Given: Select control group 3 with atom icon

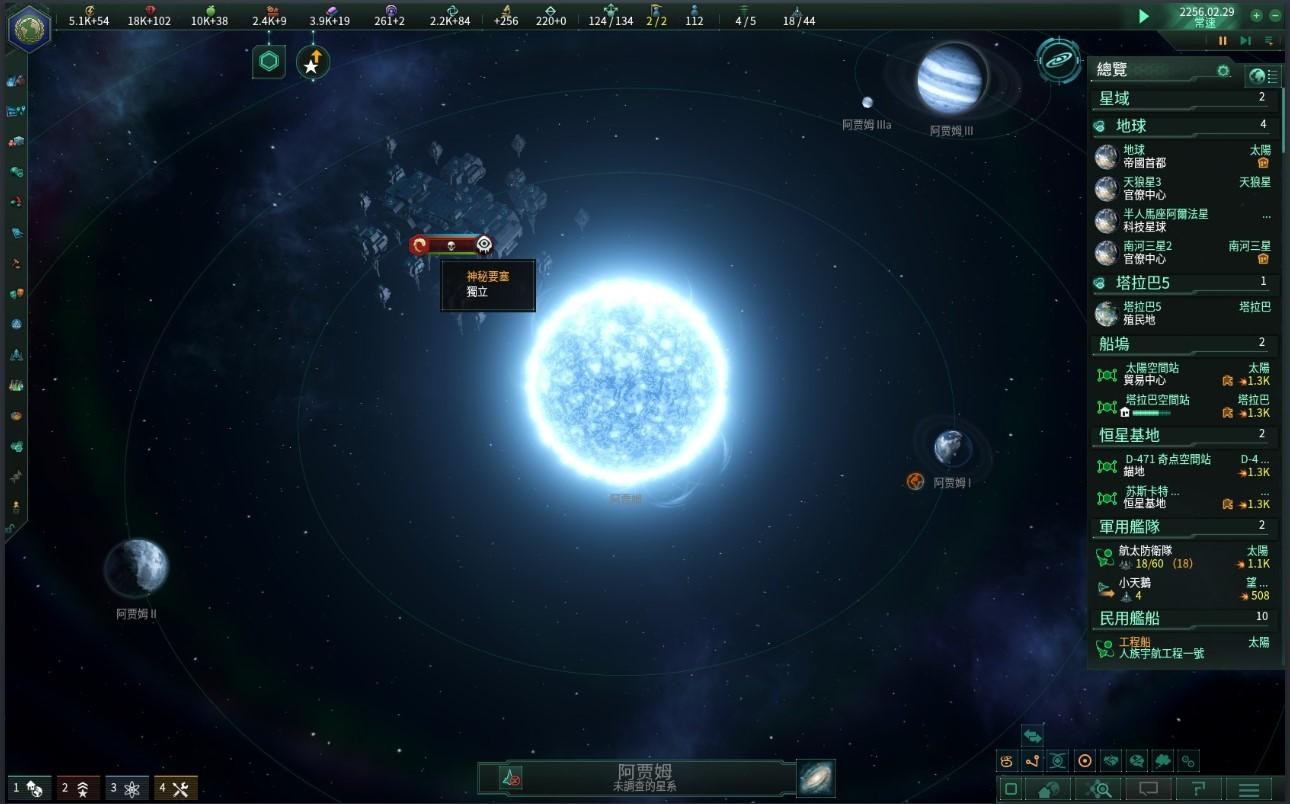Looking at the screenshot, I should click(x=128, y=789).
